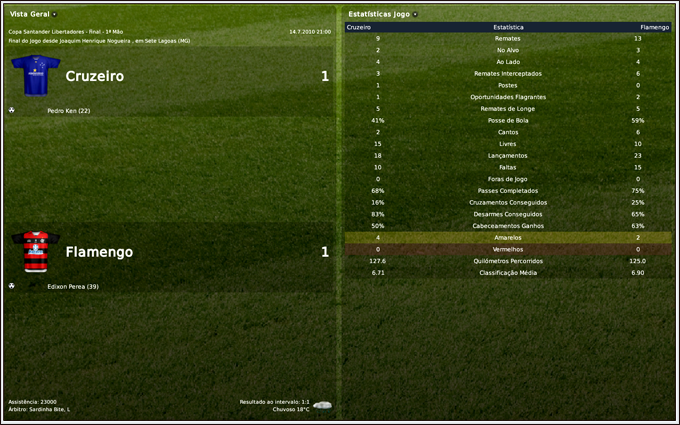Screen dimensions: 680x425
Task: Click the blue Cruzeiro kit
Action: (35, 76)
